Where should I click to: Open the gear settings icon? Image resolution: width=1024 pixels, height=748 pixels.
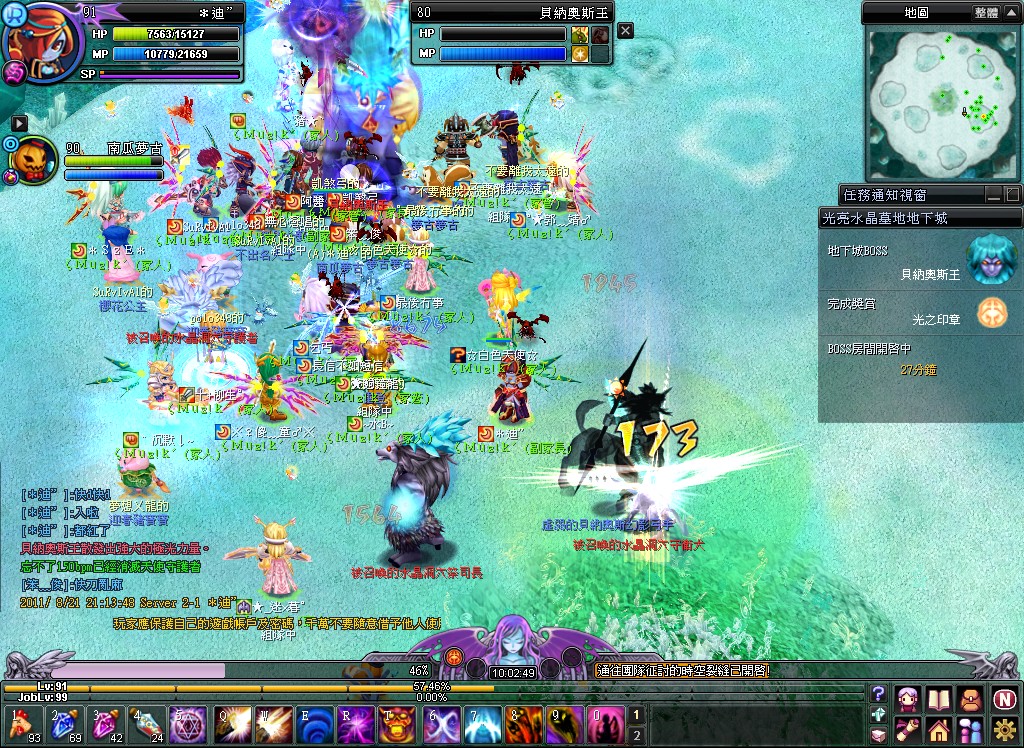(1004, 729)
